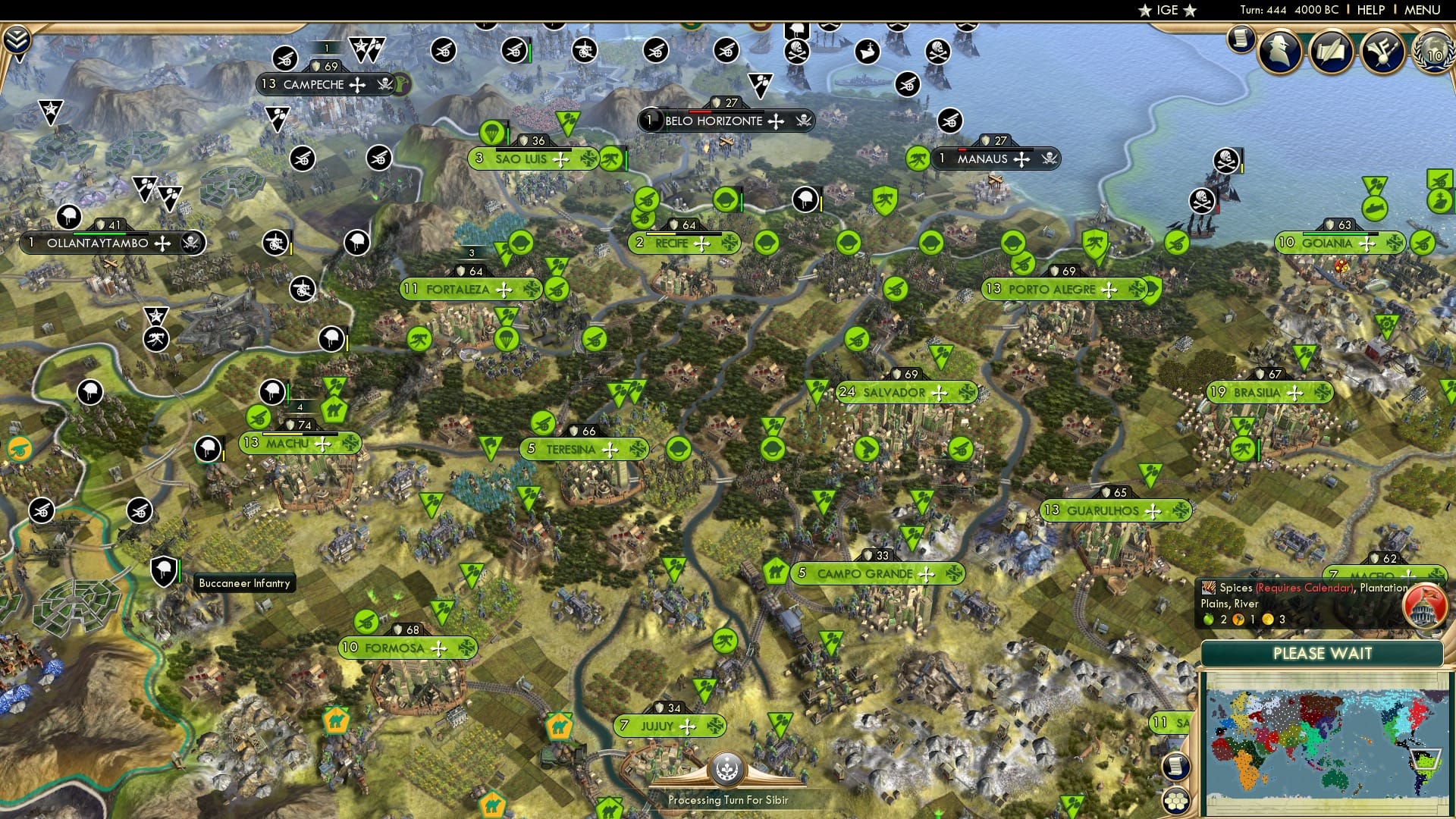Click the small notifications scroll icon top right

[x=1241, y=38]
